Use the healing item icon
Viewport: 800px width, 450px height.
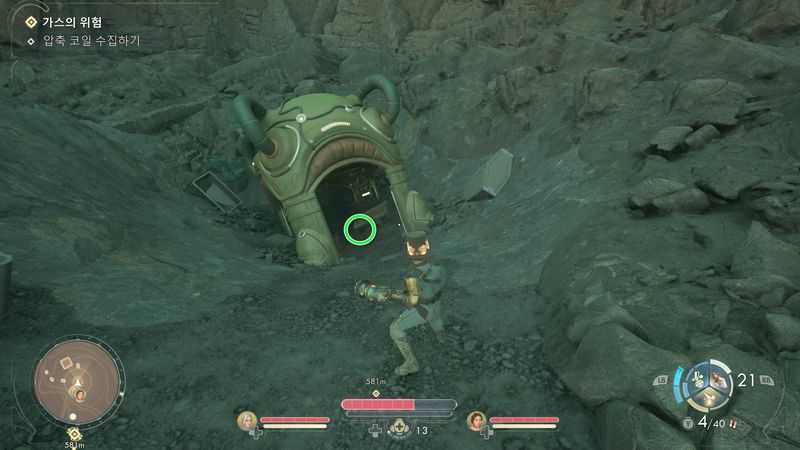(x=397, y=429)
